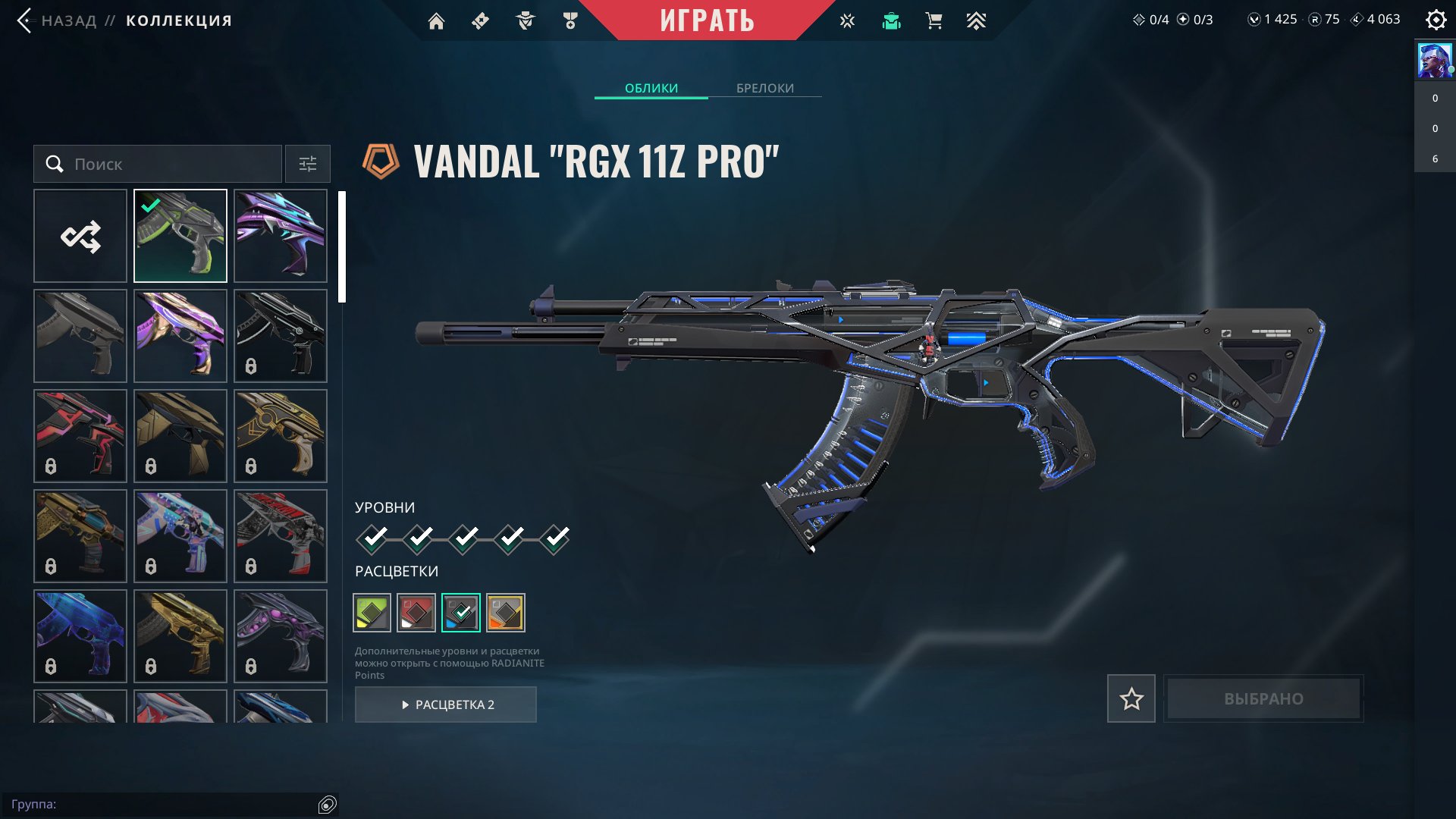Apply the red color variant
The height and width of the screenshot is (819, 1456).
point(416,613)
